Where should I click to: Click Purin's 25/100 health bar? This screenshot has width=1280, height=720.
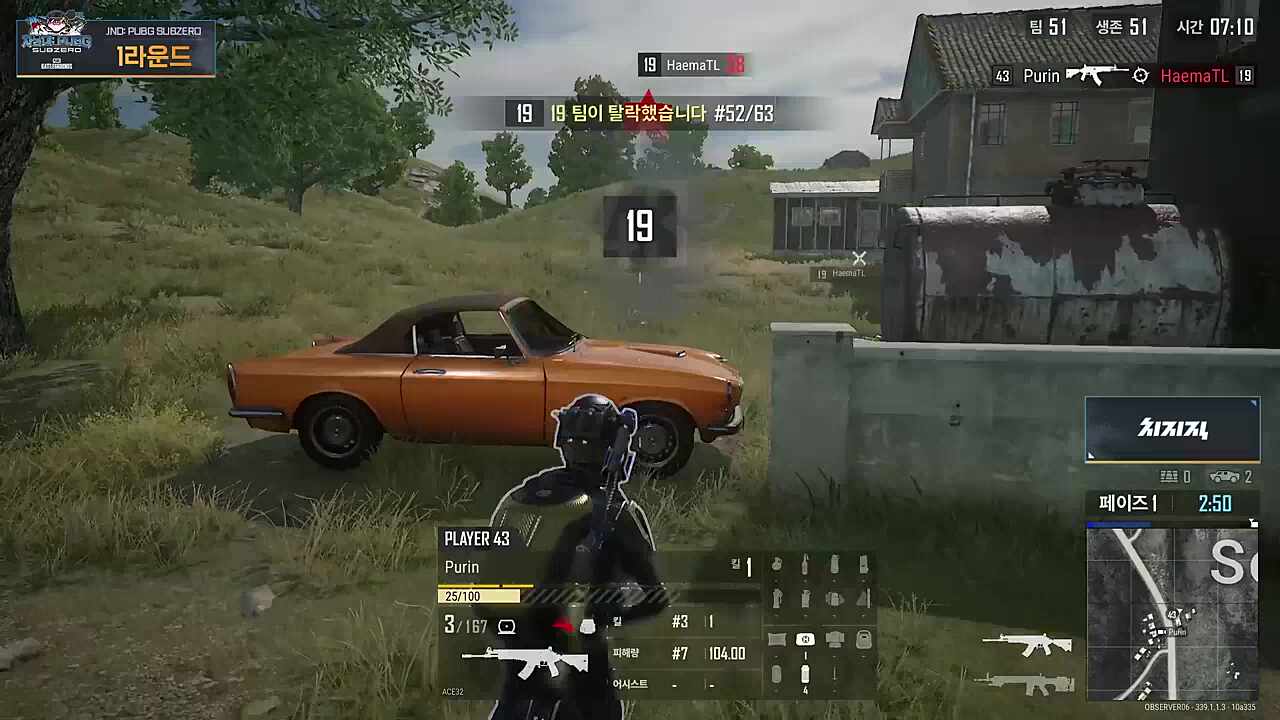(x=478, y=595)
